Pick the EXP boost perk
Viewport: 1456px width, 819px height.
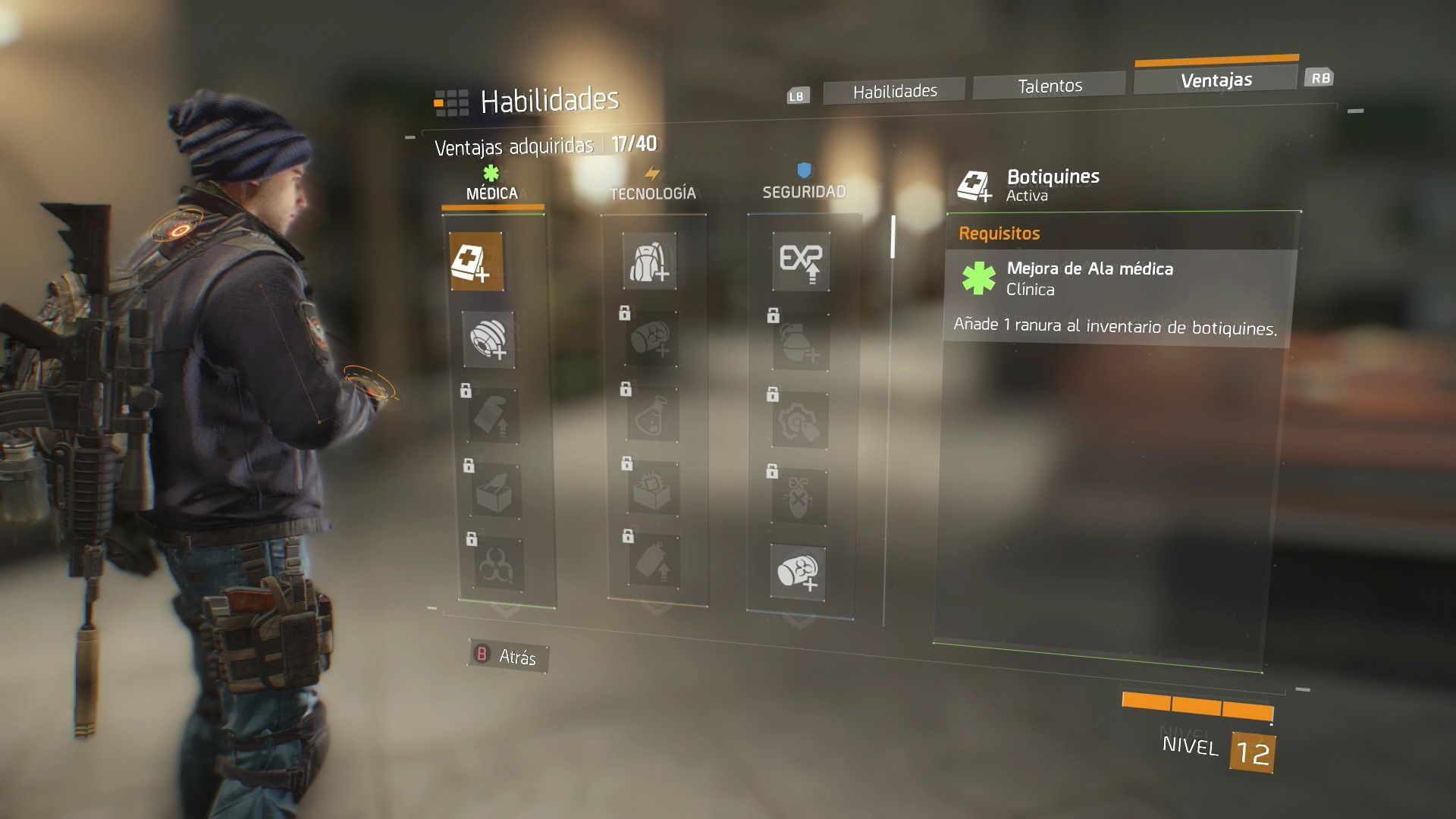point(801,262)
